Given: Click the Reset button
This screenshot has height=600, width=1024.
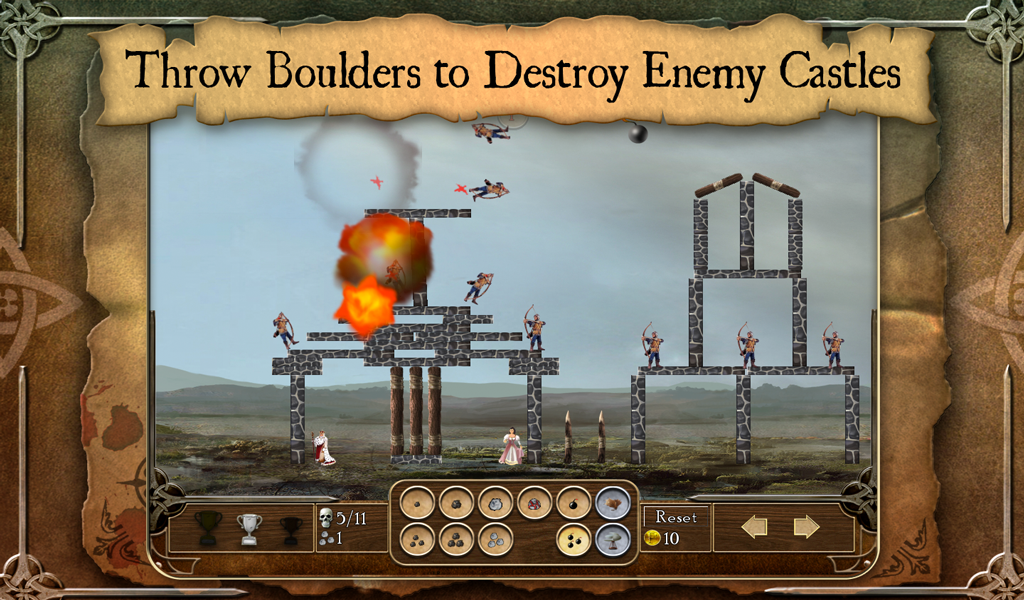Looking at the screenshot, I should 676,517.
